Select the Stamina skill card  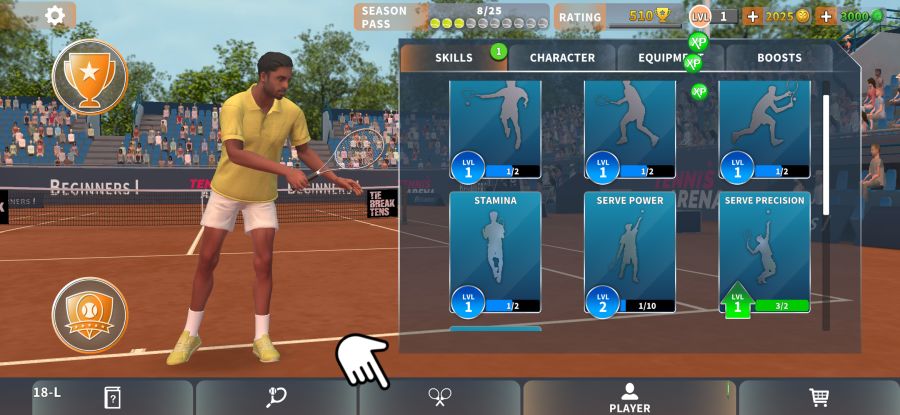pos(495,252)
